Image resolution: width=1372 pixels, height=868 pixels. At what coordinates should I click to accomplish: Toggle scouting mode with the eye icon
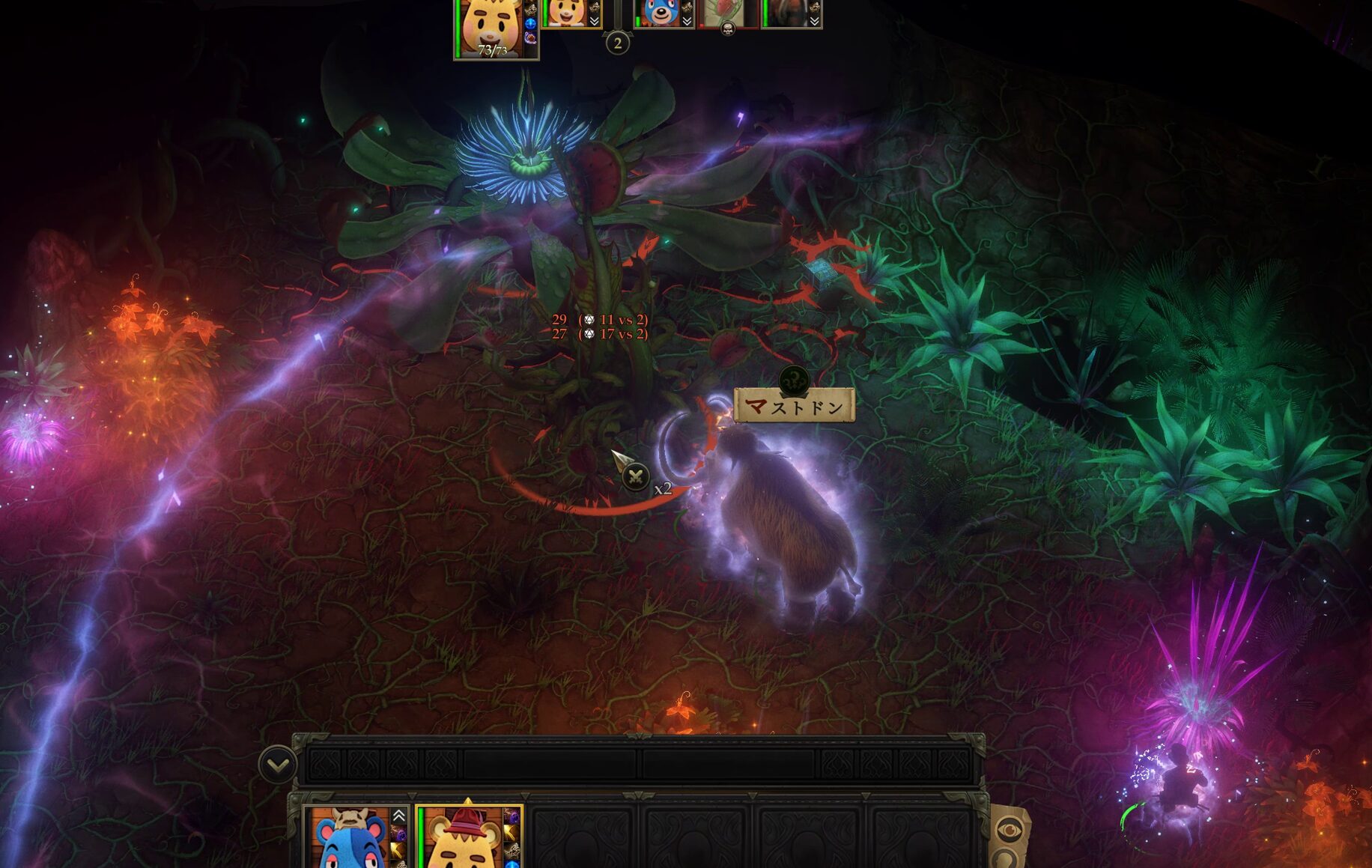[x=1010, y=829]
